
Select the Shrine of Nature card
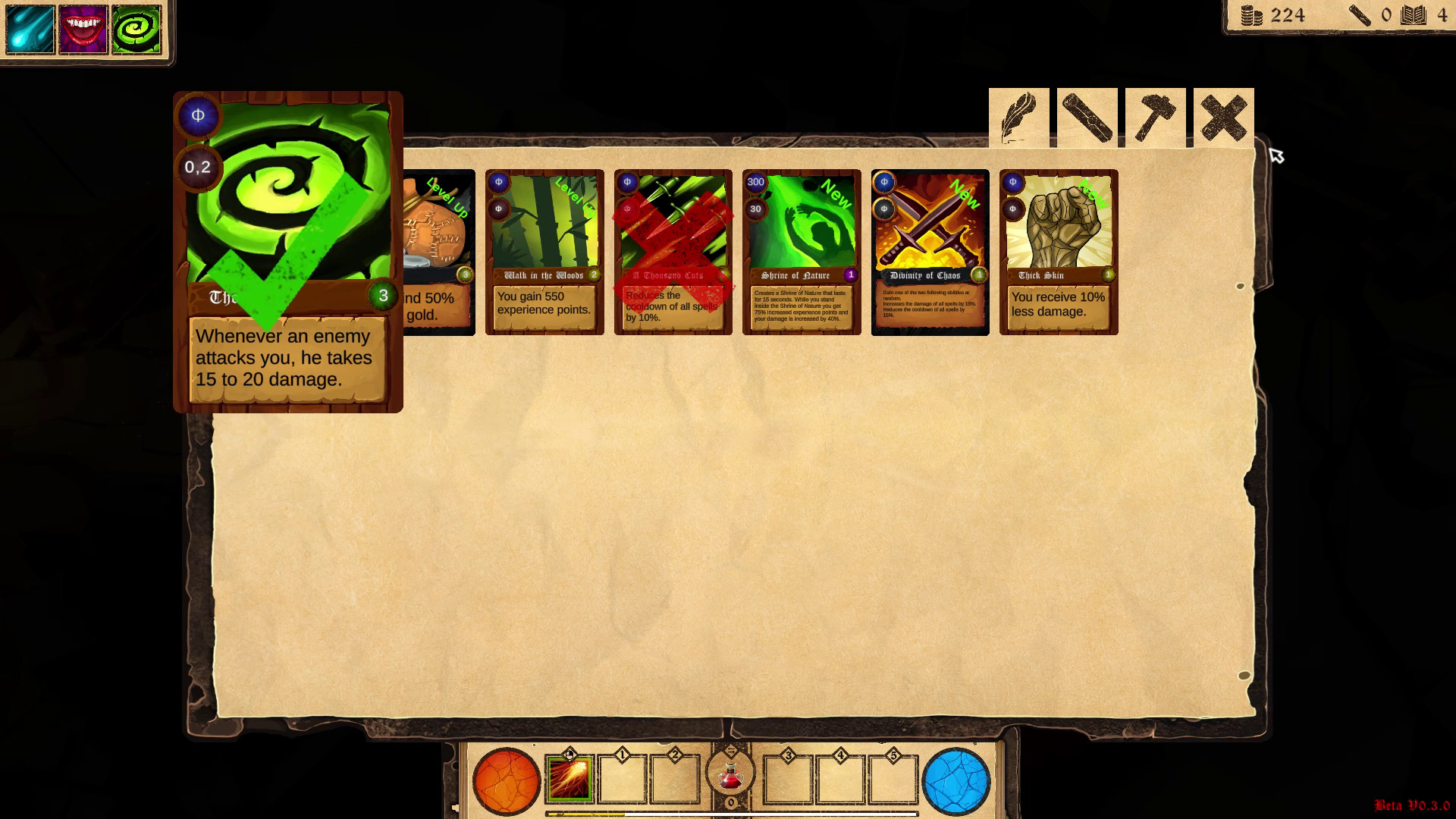tap(801, 250)
